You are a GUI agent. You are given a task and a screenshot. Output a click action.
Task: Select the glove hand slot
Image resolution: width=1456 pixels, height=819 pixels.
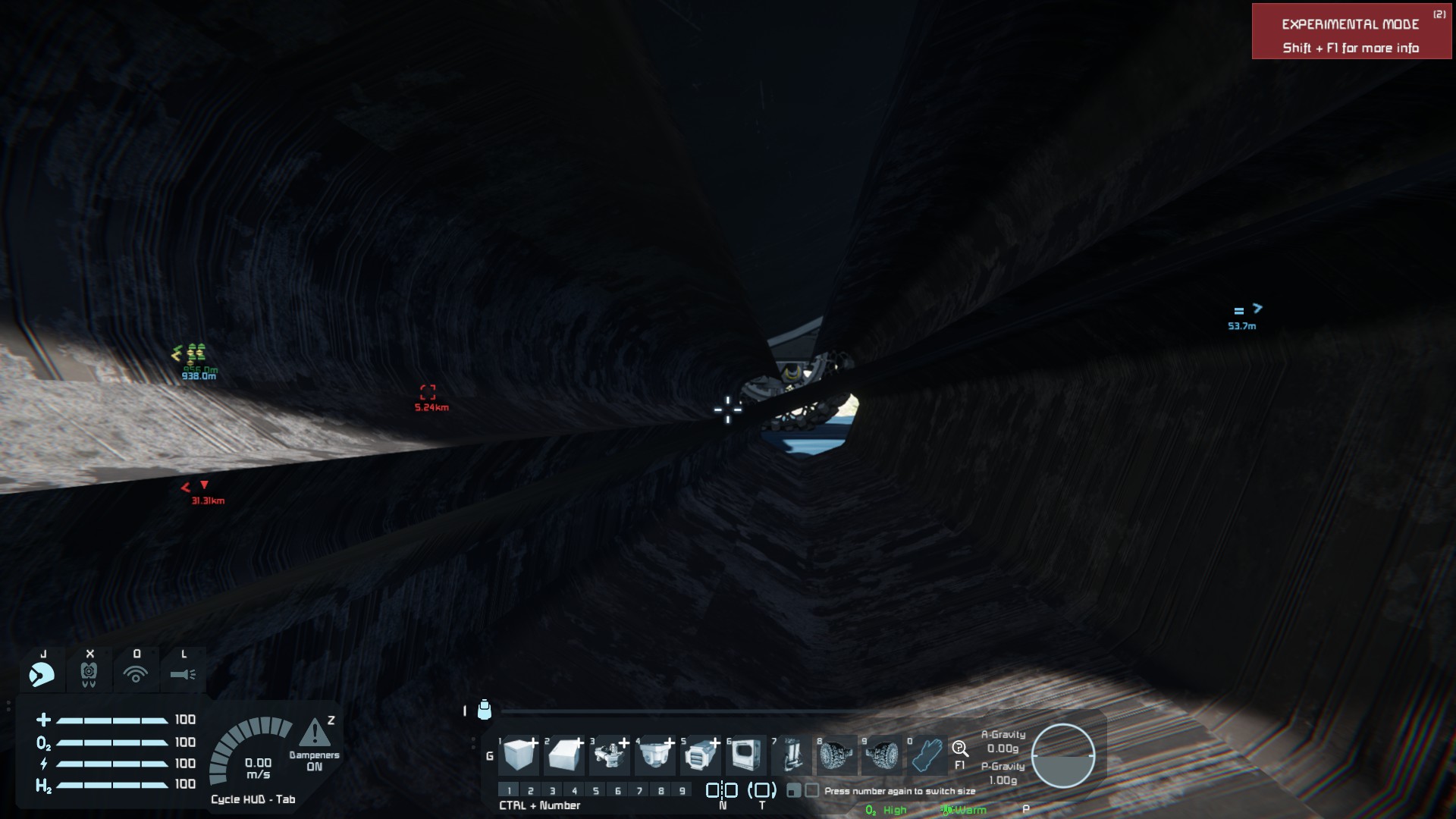coord(927,755)
